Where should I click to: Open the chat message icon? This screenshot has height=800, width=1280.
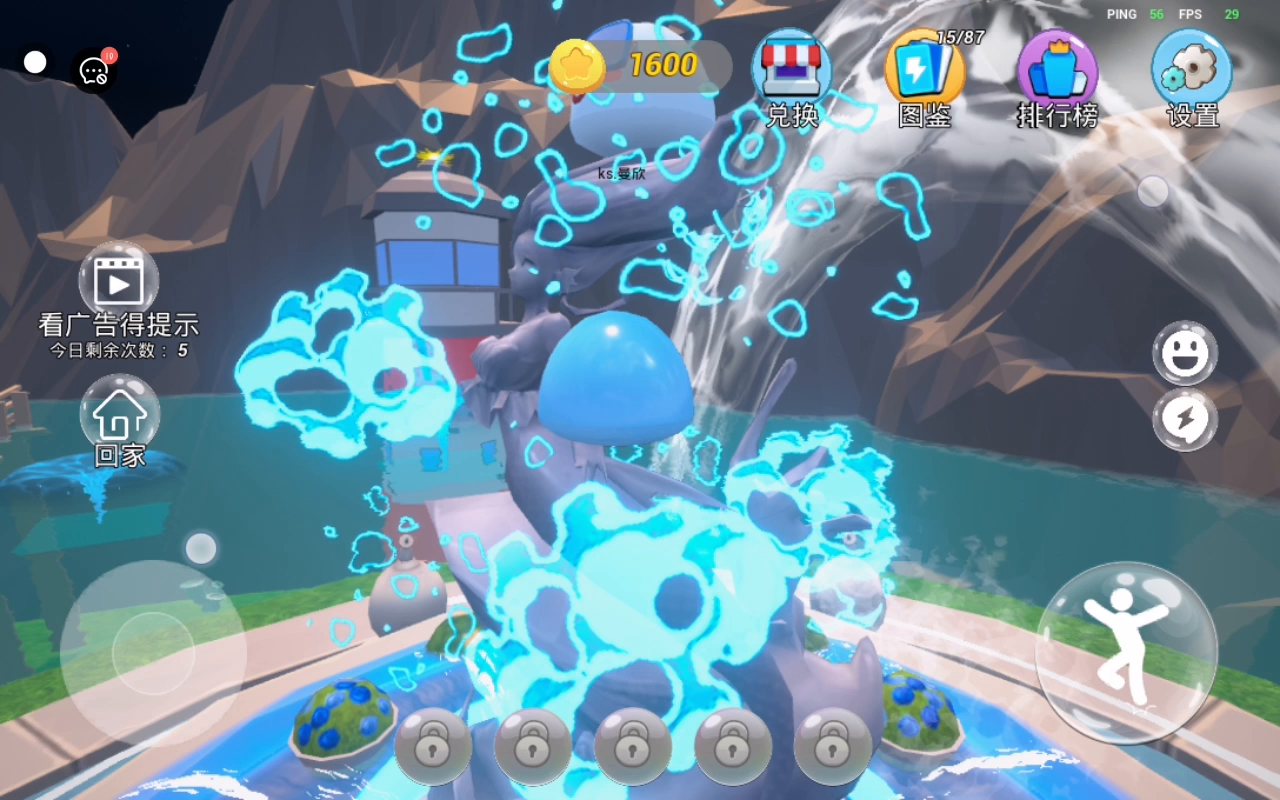(94, 70)
